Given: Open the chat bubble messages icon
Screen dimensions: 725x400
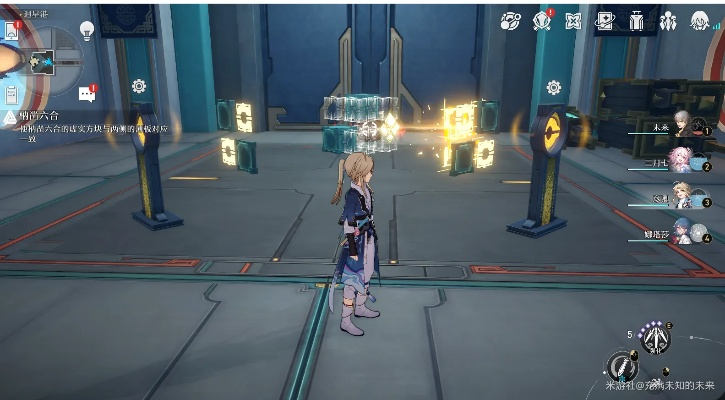Looking at the screenshot, I should pos(86,94).
